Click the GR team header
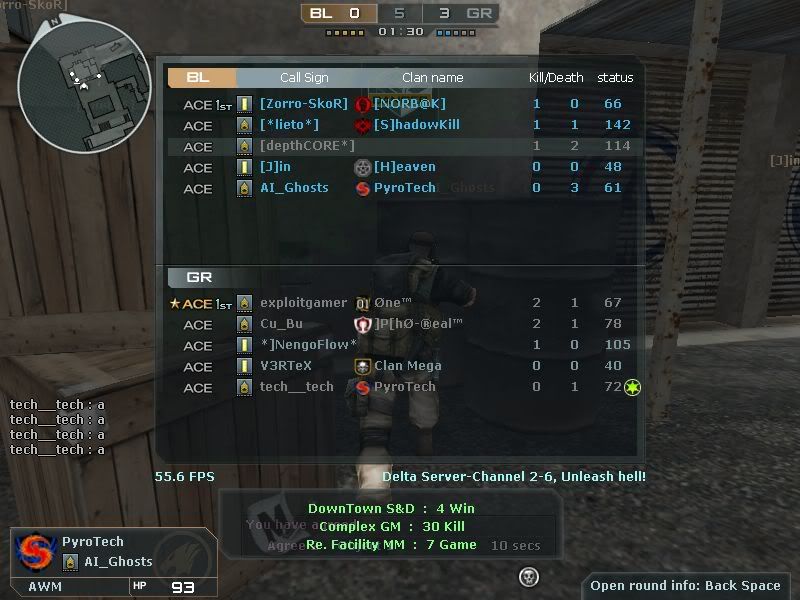Viewport: 800px width, 600px height. pos(198,277)
